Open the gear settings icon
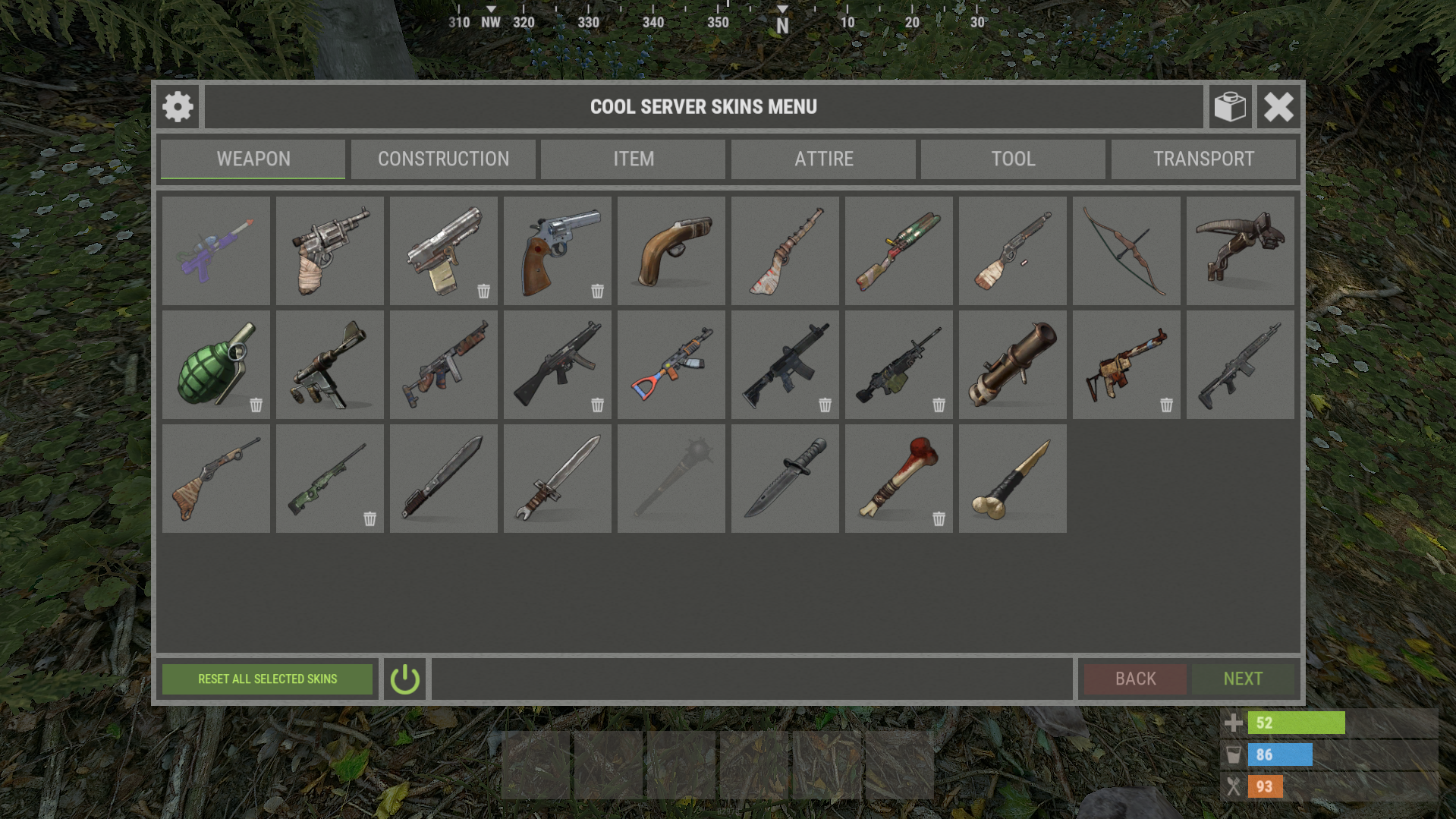 pos(178,107)
